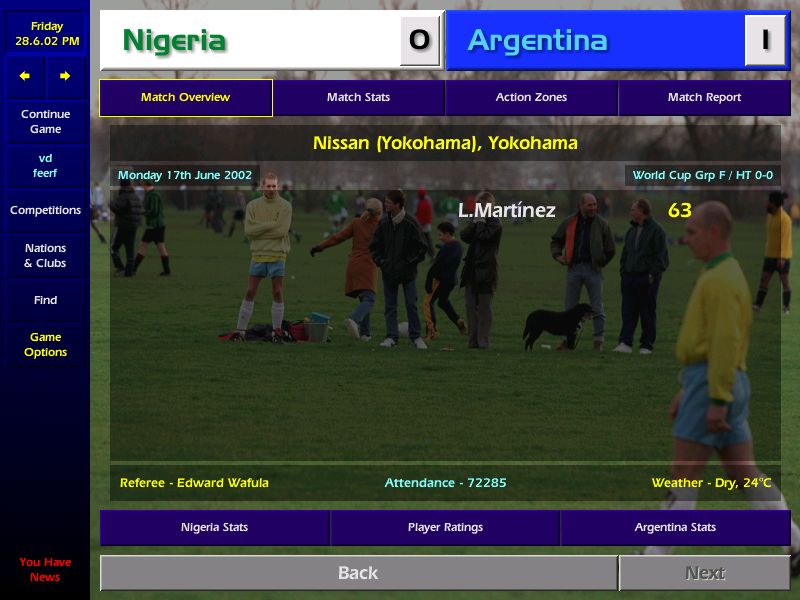The width and height of the screenshot is (800, 600).
Task: Click the left yellow arrow
Action: 25,76
